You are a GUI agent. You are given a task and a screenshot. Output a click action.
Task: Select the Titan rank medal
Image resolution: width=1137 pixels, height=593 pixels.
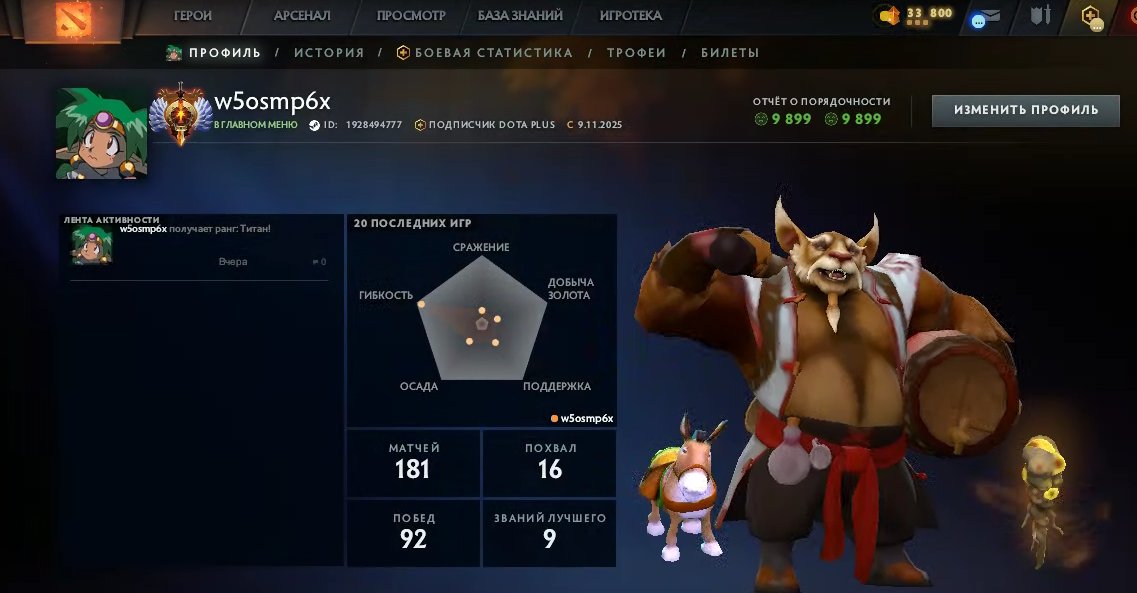(181, 113)
